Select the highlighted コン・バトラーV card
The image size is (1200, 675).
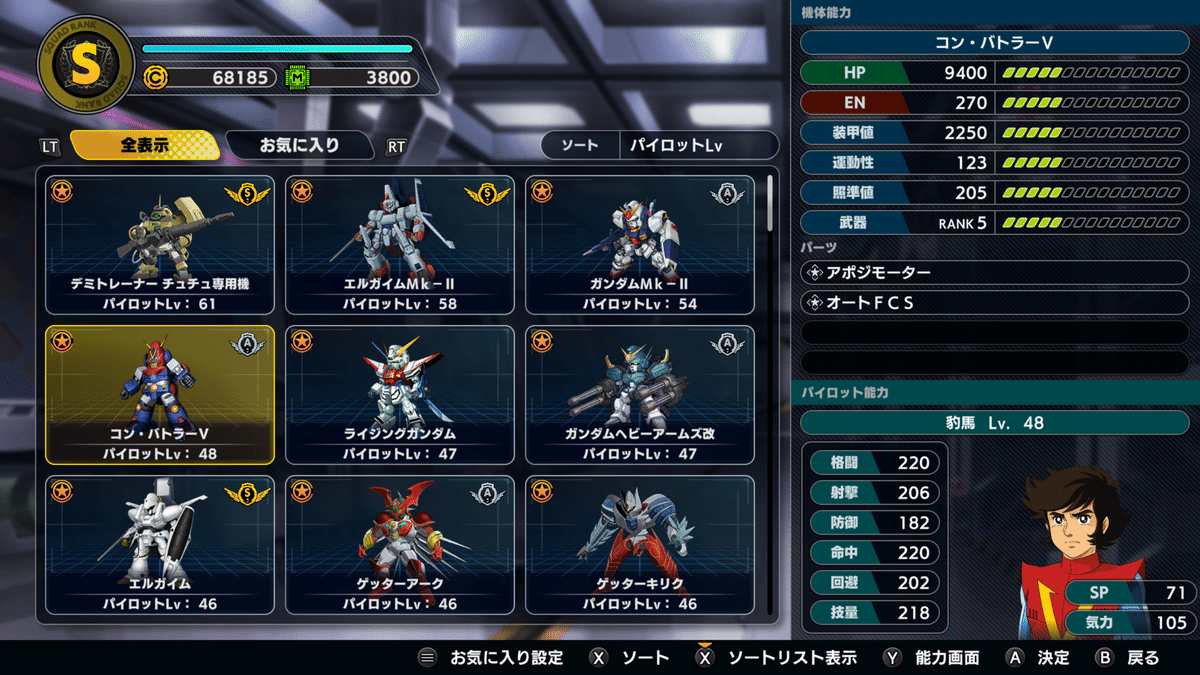(x=160, y=395)
